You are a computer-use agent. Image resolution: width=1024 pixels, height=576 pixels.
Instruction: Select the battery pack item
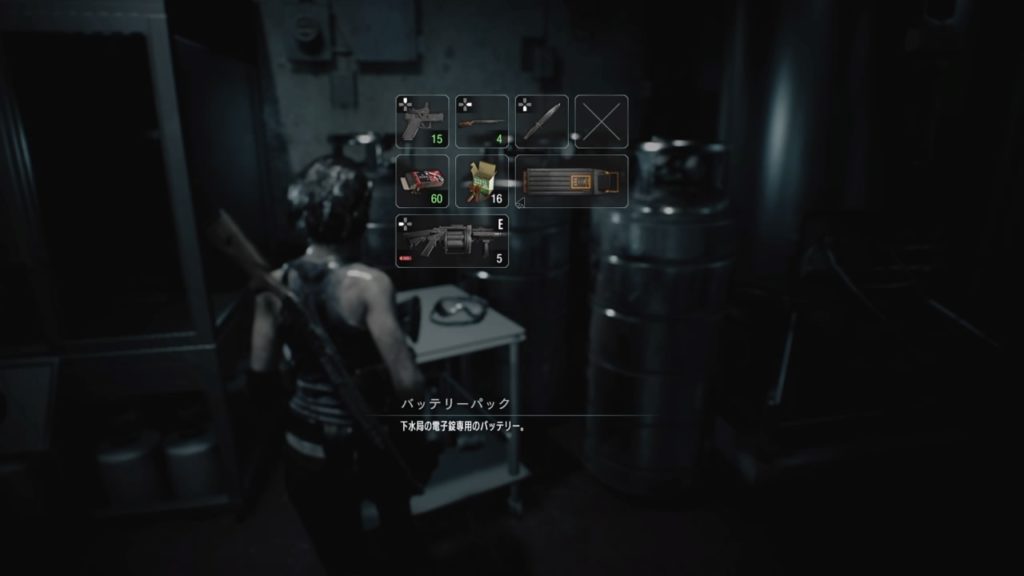point(572,181)
